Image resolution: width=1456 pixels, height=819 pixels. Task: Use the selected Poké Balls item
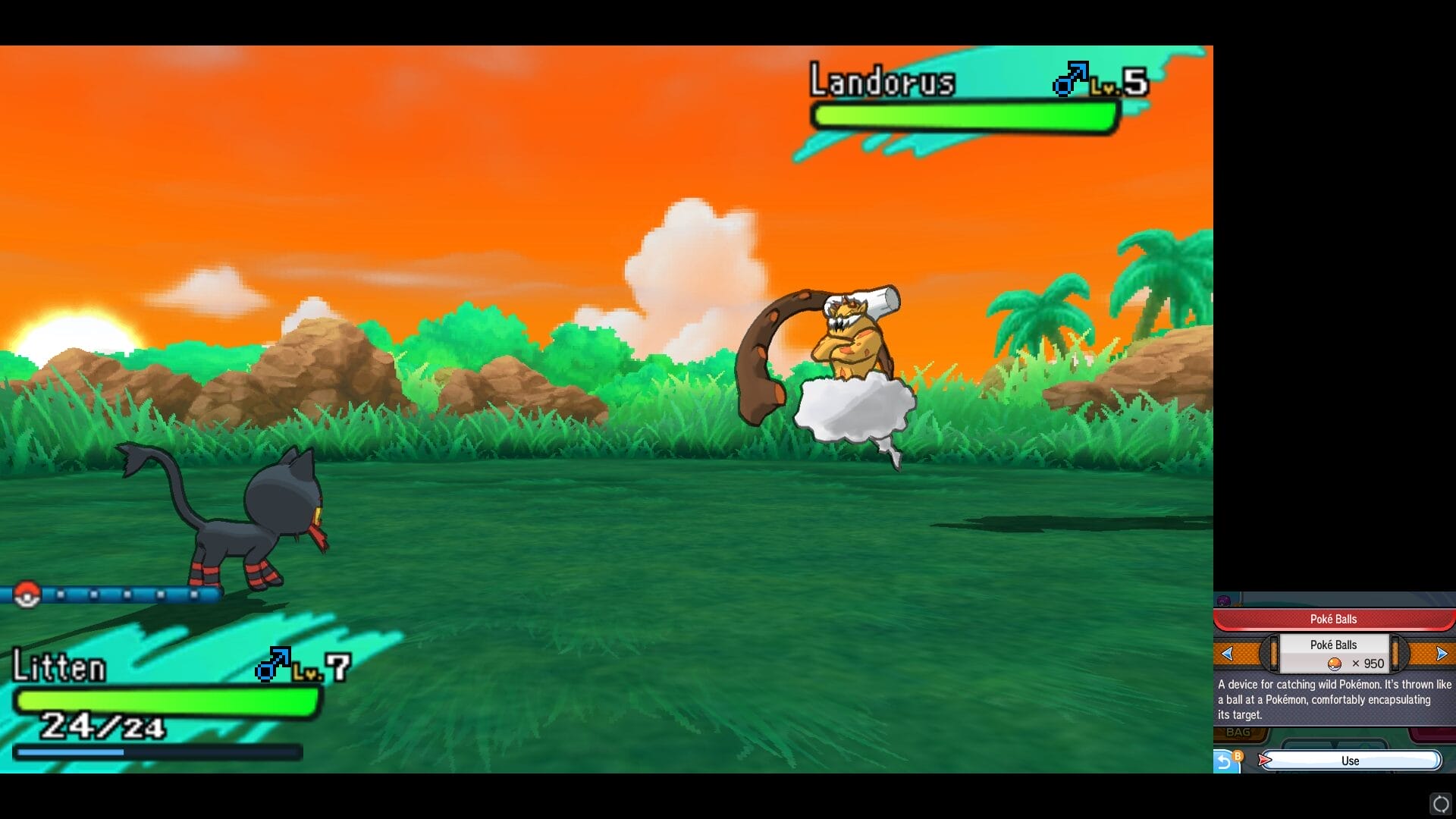click(x=1350, y=761)
